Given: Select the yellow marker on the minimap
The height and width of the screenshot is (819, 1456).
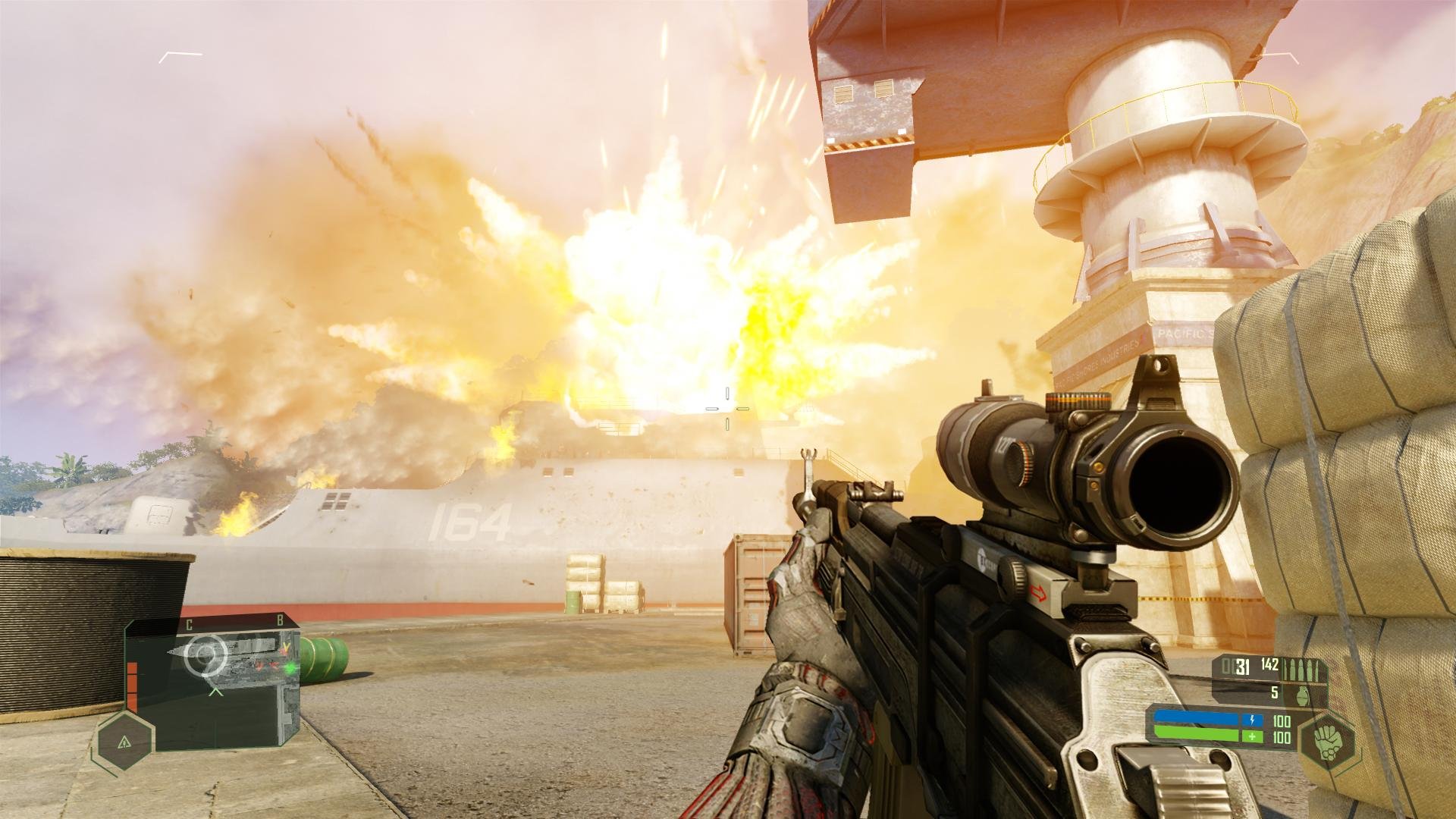Looking at the screenshot, I should tap(286, 647).
